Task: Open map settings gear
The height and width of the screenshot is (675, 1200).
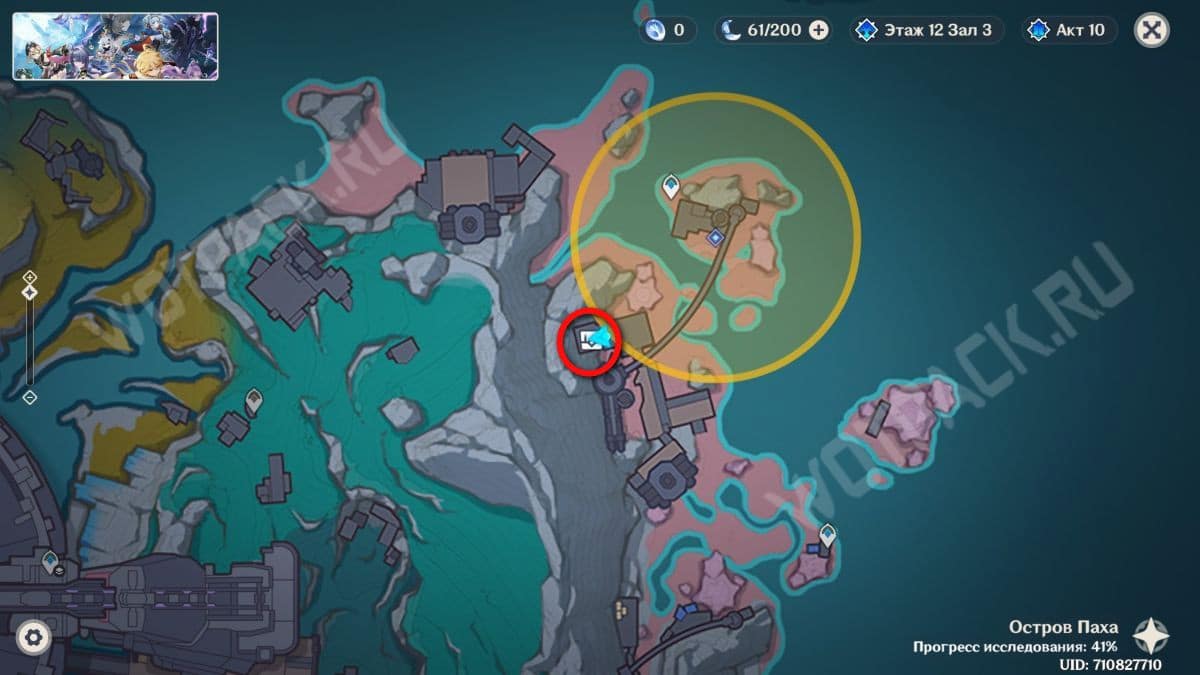Action: tap(34, 637)
